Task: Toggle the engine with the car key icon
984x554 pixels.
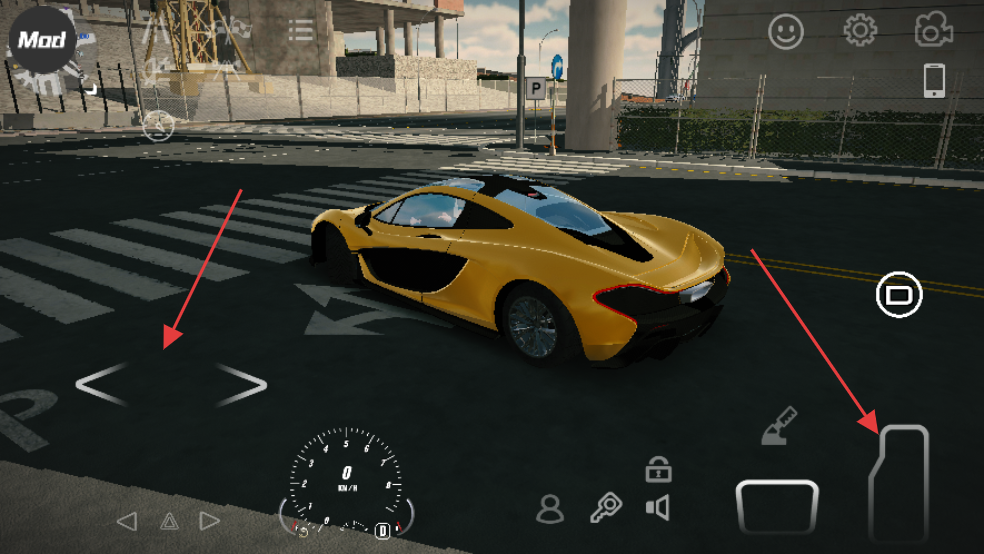Action: [x=605, y=508]
